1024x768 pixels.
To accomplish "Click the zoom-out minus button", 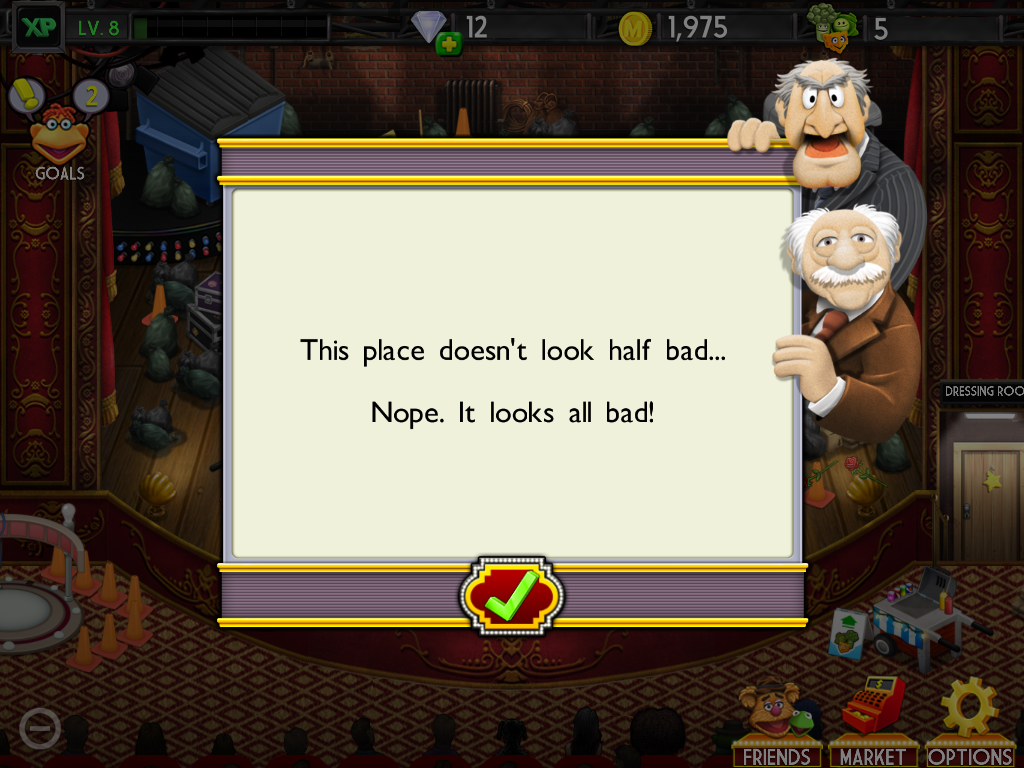I will pos(40,729).
